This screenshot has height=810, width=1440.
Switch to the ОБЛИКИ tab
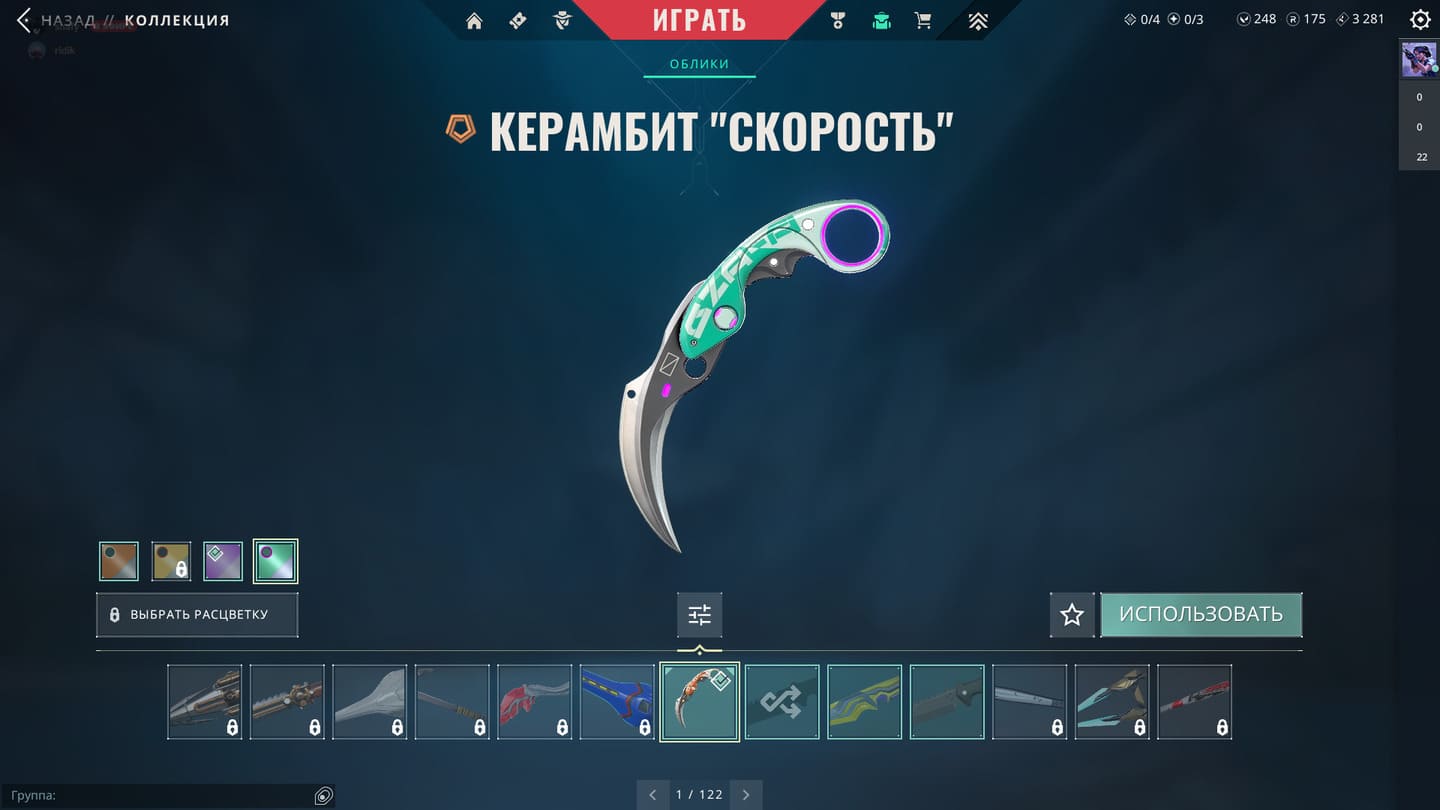[699, 64]
